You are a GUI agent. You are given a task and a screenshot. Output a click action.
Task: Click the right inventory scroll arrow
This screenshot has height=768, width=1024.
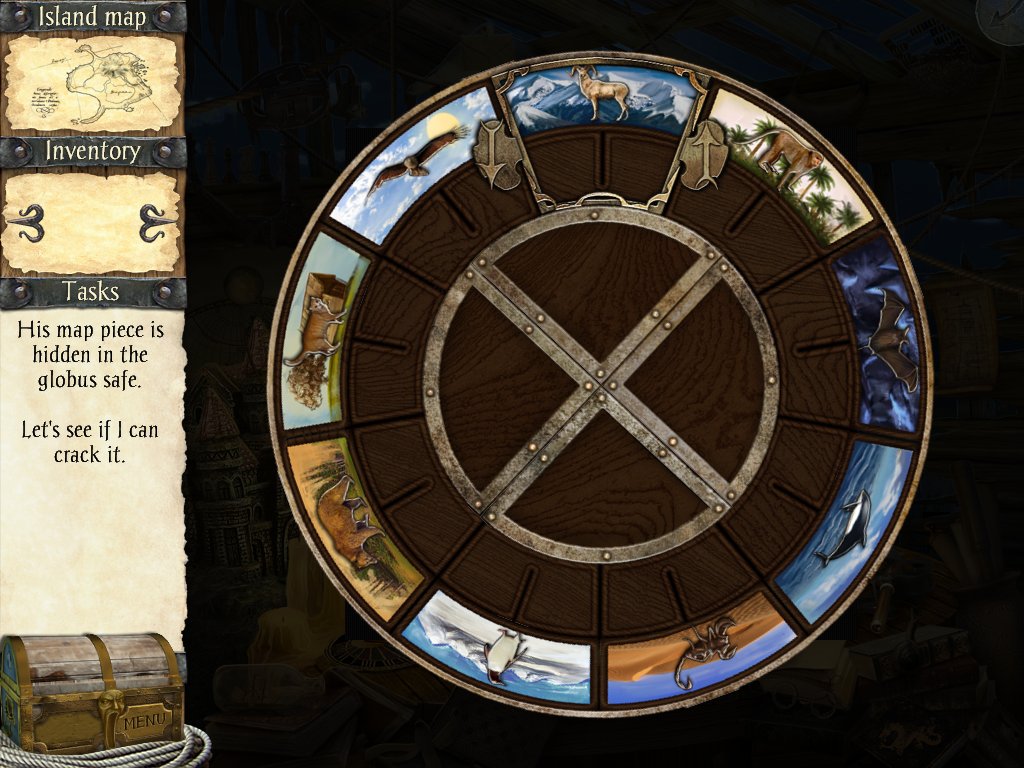tap(157, 223)
